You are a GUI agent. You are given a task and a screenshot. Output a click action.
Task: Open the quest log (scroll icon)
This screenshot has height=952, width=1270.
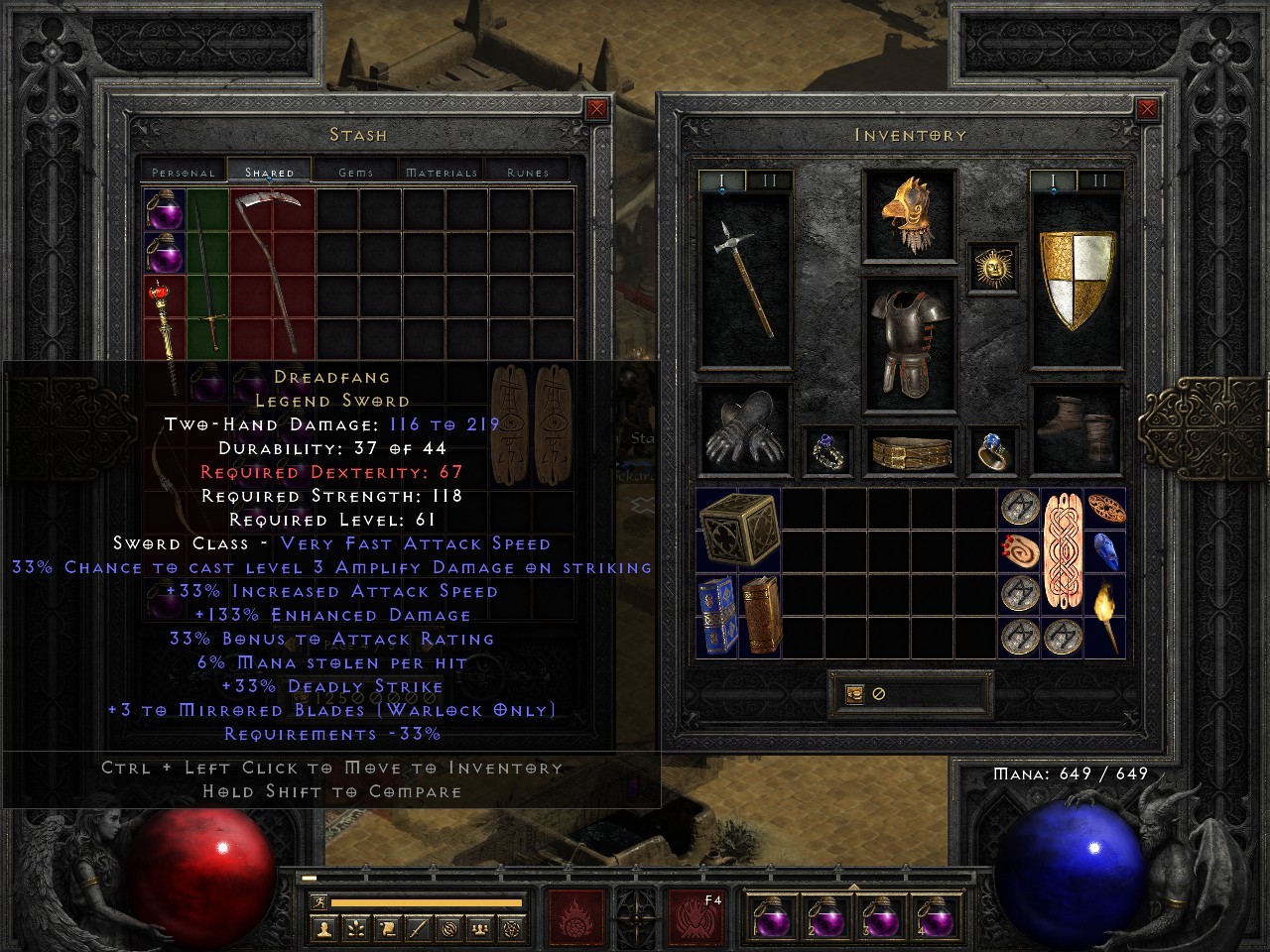coord(387,929)
